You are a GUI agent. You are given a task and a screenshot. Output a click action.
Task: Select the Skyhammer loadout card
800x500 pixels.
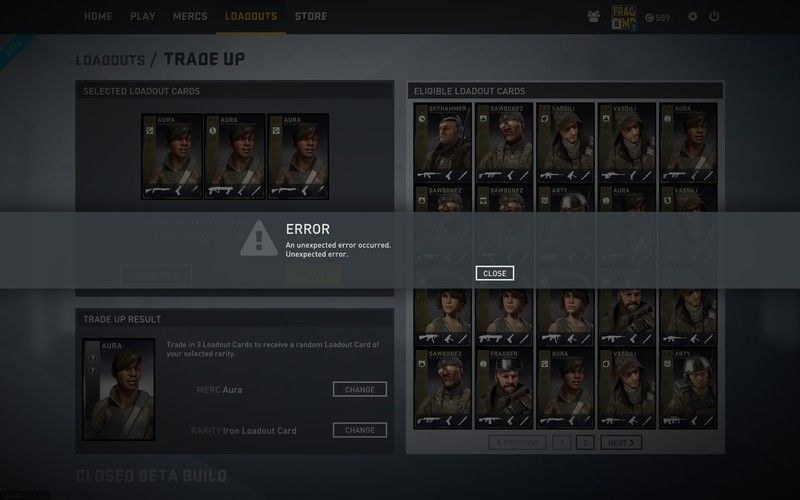[x=442, y=140]
